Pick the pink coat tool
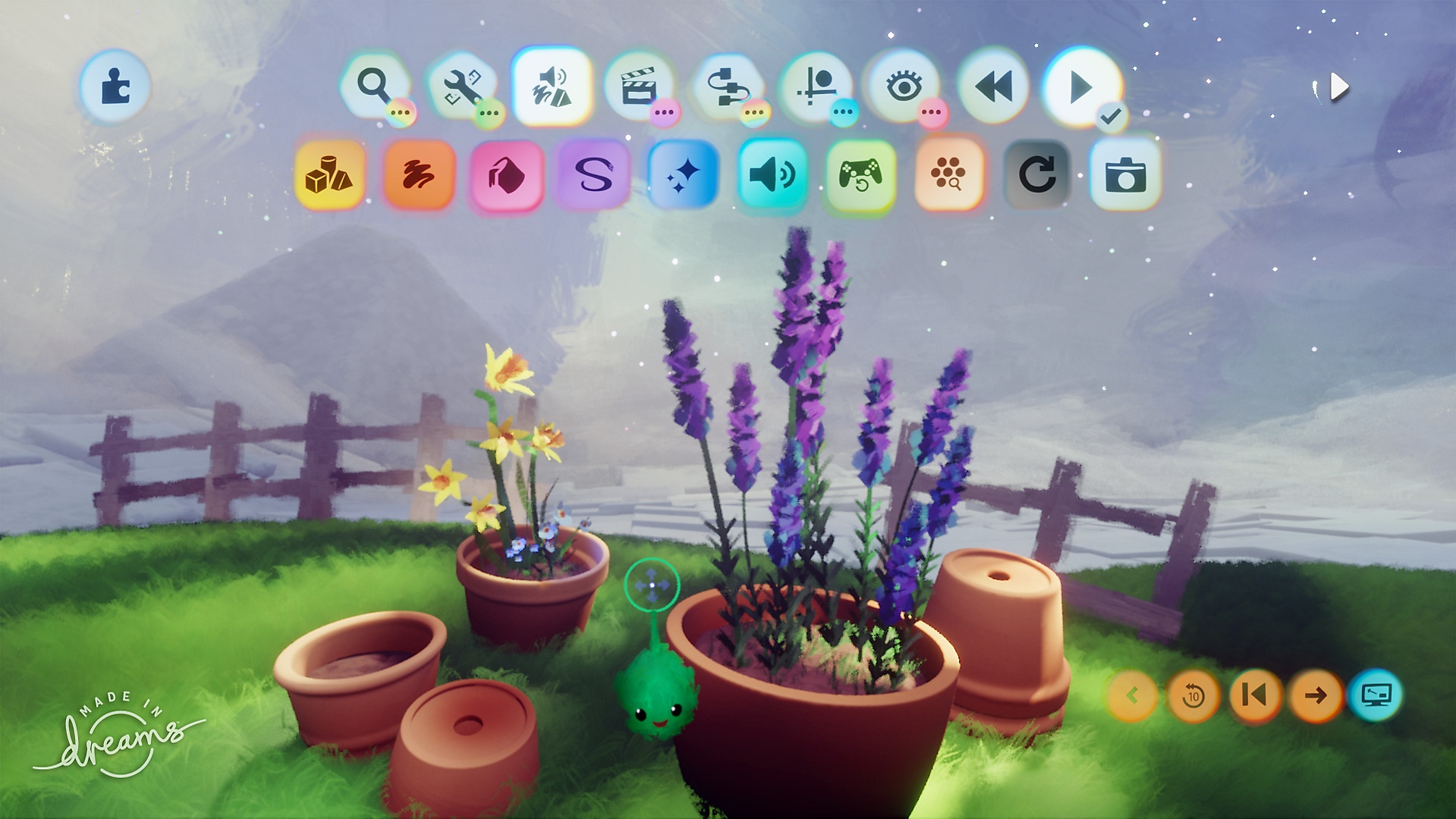 pyautogui.click(x=507, y=176)
